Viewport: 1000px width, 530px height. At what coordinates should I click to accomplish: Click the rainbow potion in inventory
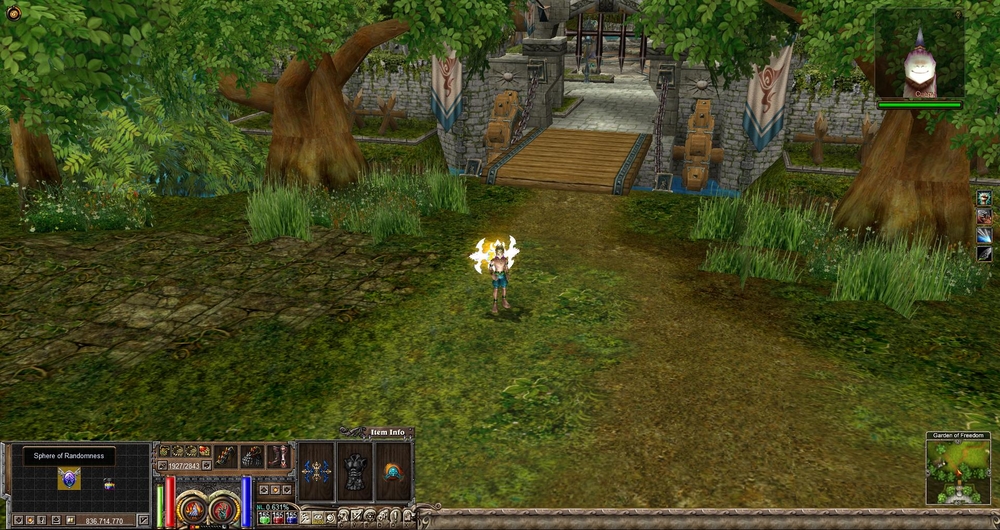(109, 484)
